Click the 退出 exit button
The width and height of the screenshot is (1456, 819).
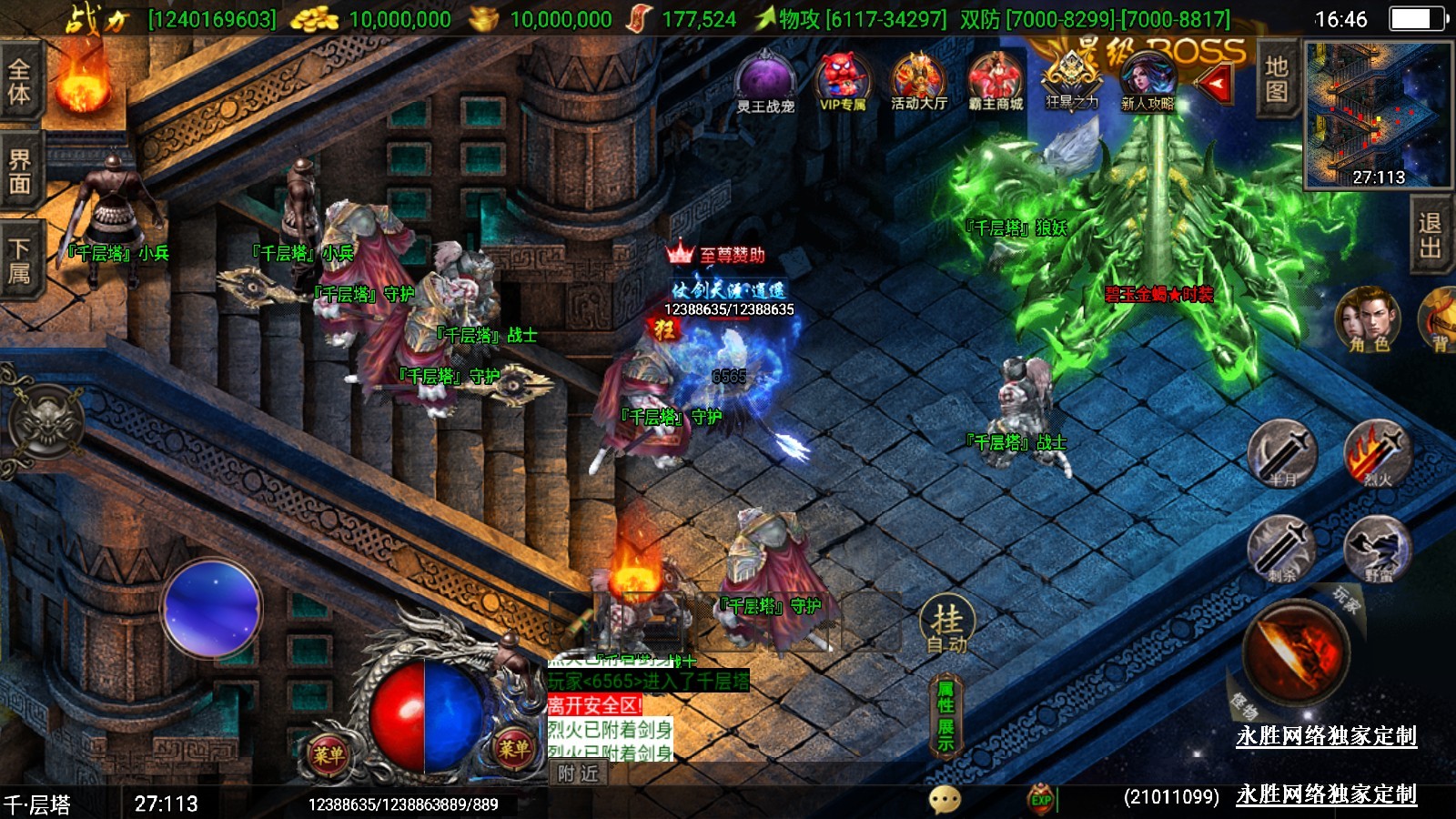pyautogui.click(x=1430, y=235)
